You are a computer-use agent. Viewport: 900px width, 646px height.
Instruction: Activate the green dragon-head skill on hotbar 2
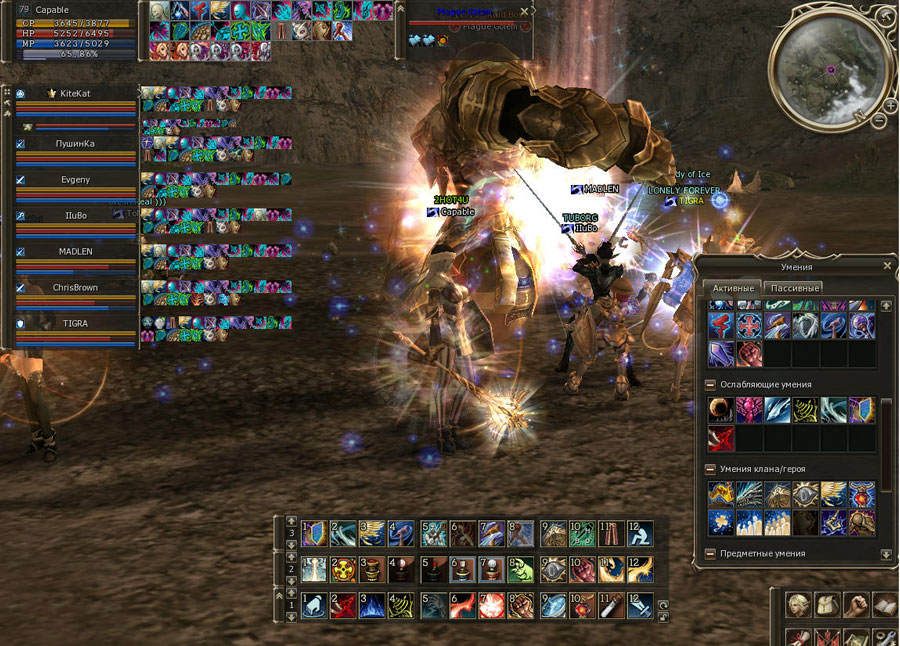pos(521,570)
